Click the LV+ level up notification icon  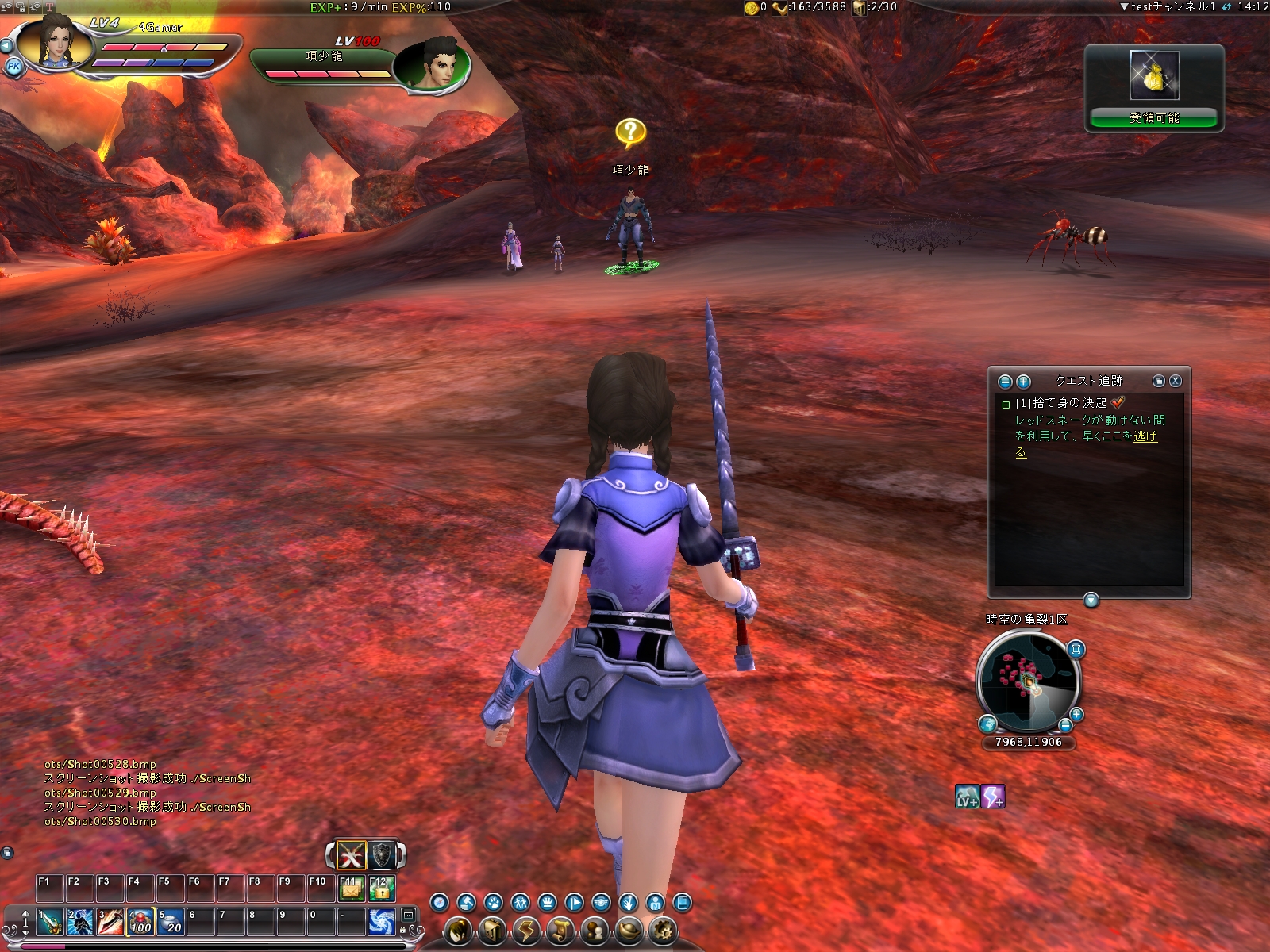tap(967, 796)
